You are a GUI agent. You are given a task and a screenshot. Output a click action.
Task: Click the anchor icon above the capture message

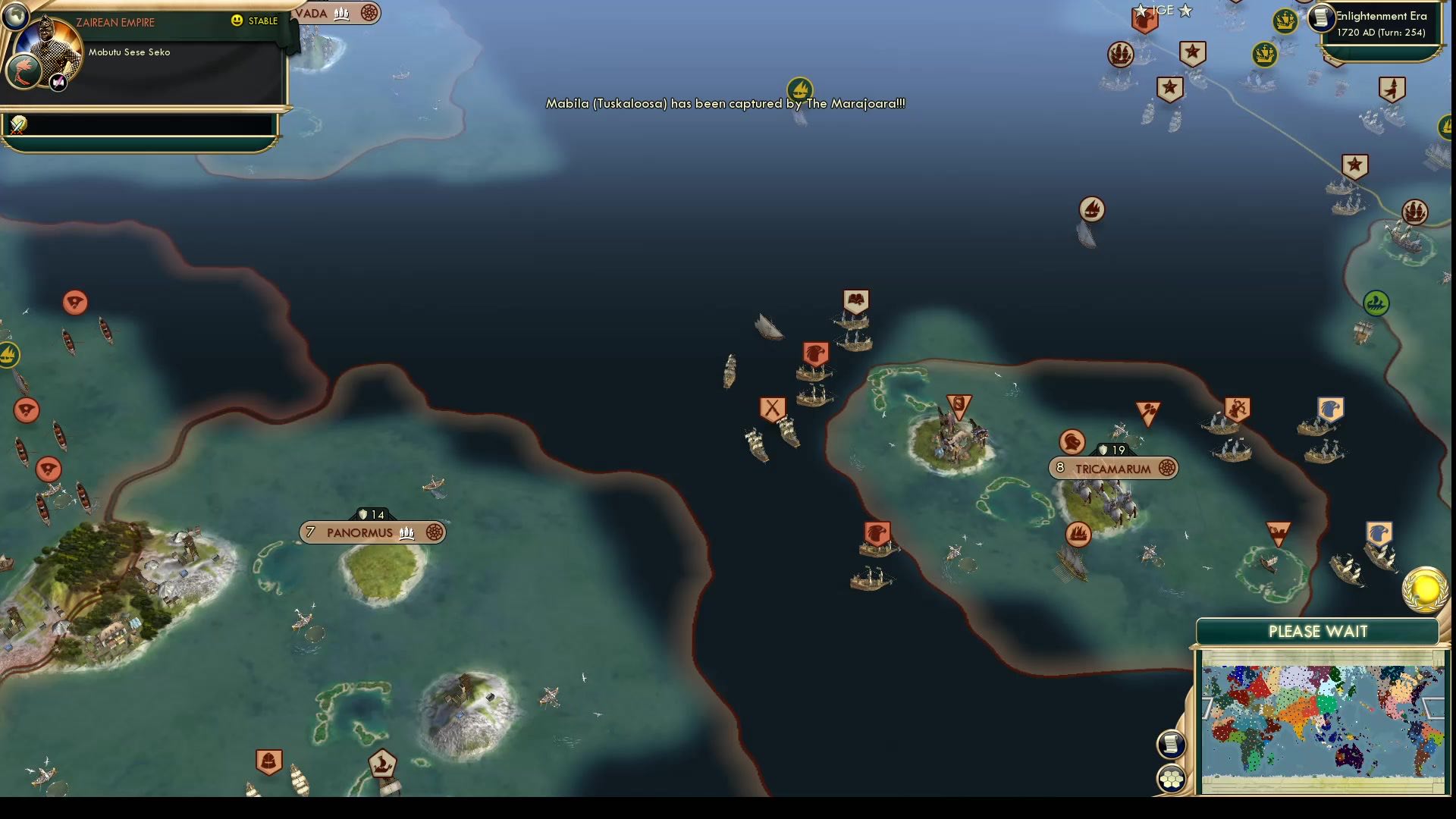click(x=801, y=87)
